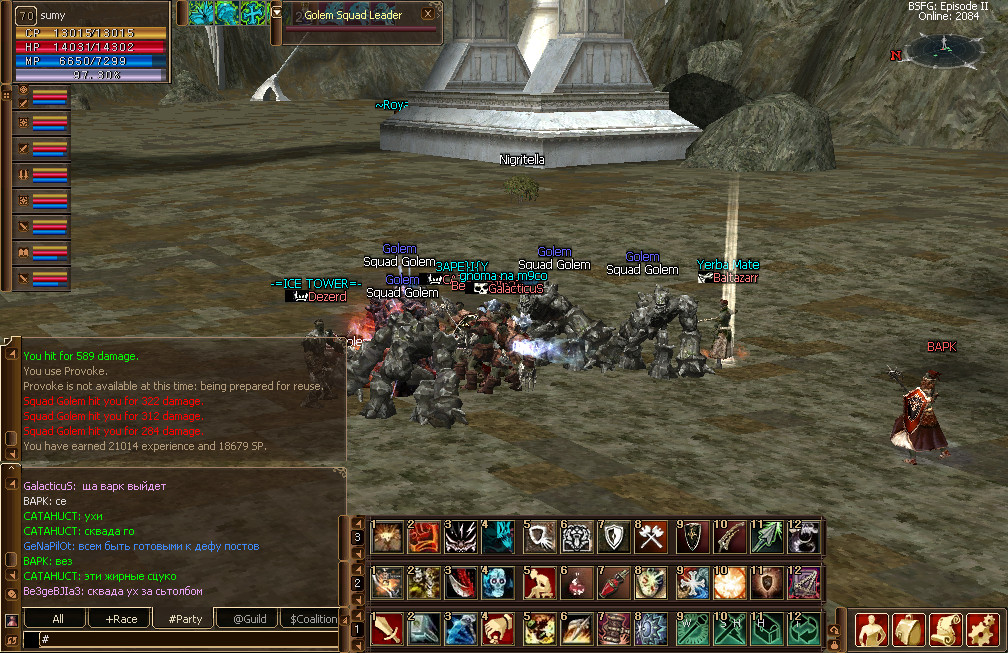Open the inventory backpack icon
This screenshot has height=653, width=1008.
coord(909,630)
